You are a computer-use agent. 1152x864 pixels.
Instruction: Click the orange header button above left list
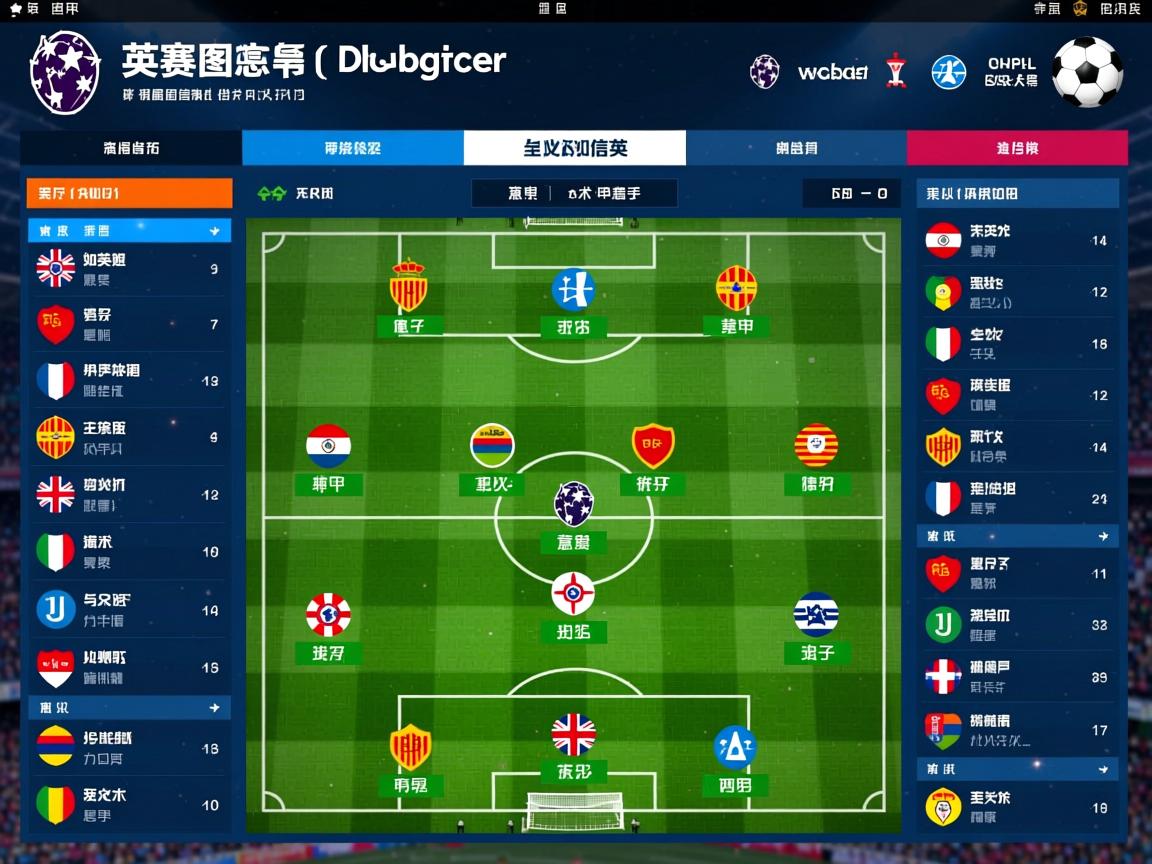point(129,193)
